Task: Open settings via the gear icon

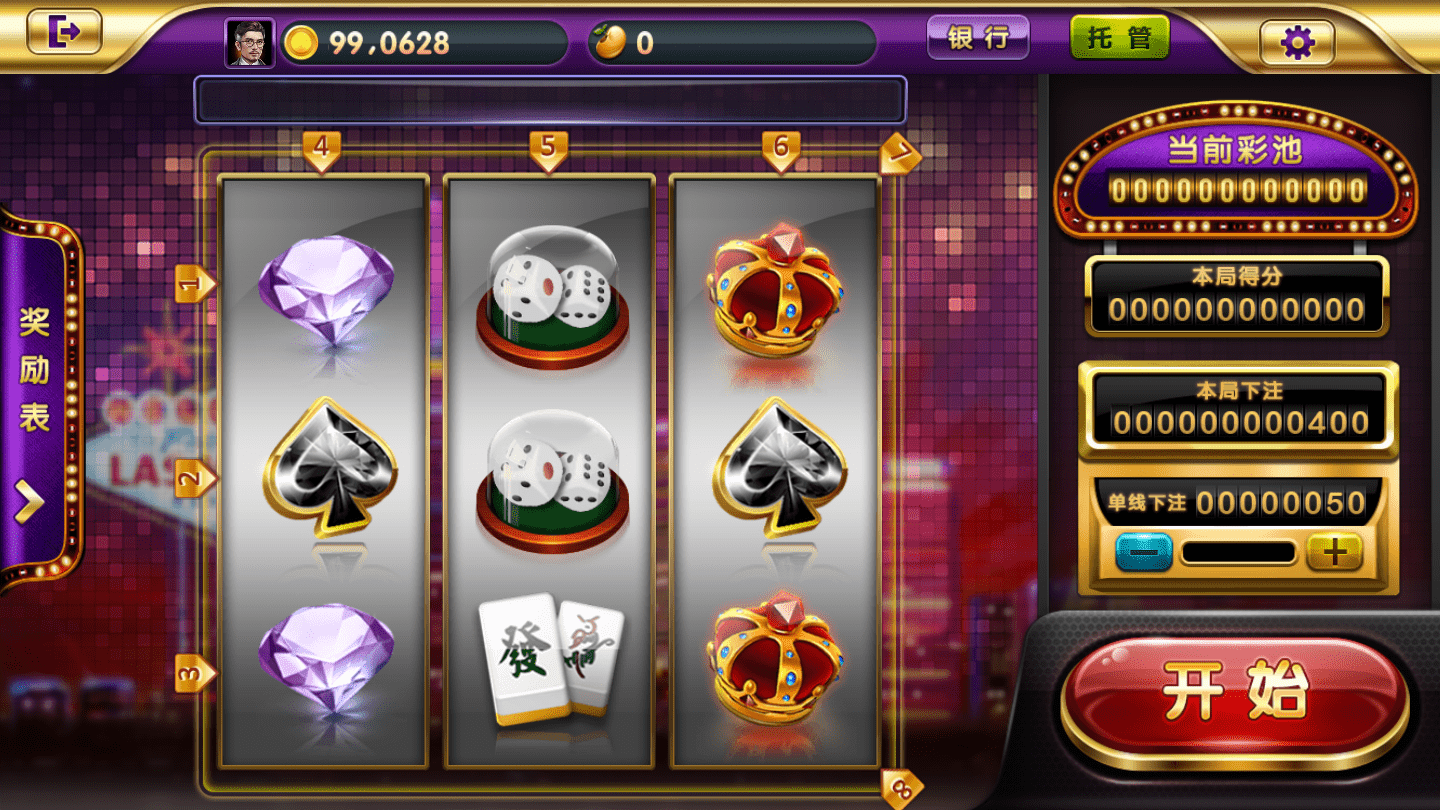Action: click(1296, 42)
